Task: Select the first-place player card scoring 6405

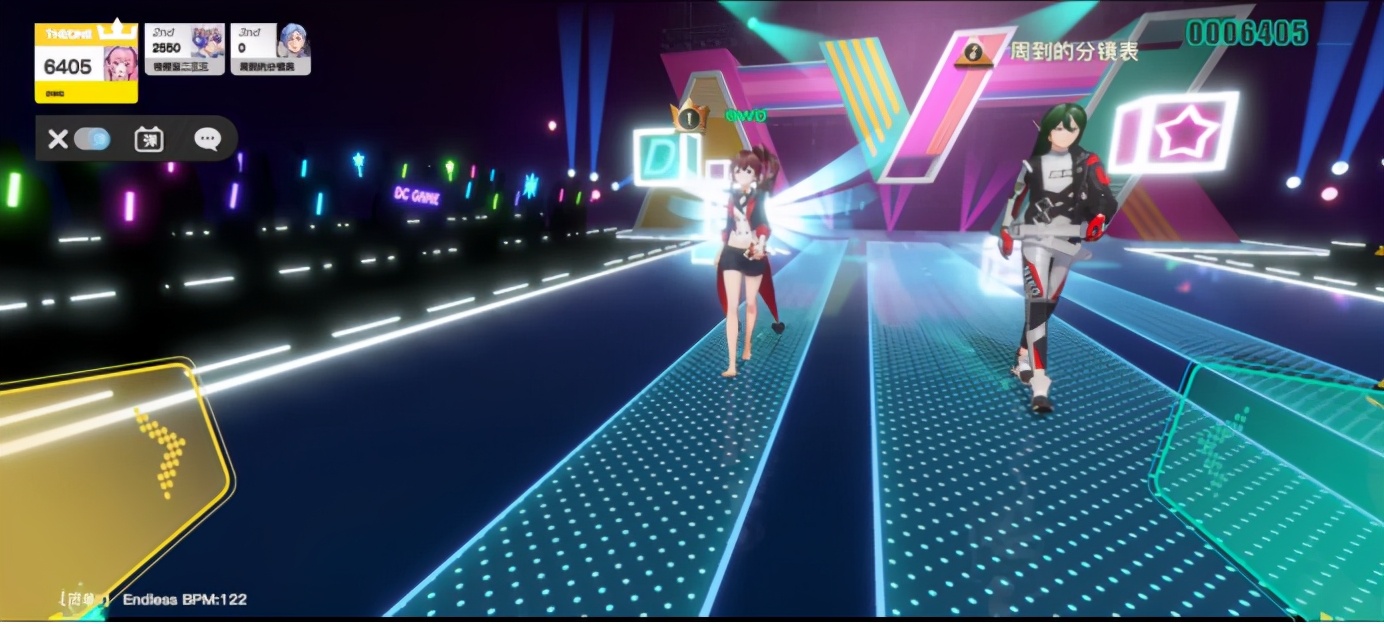Action: click(x=86, y=63)
